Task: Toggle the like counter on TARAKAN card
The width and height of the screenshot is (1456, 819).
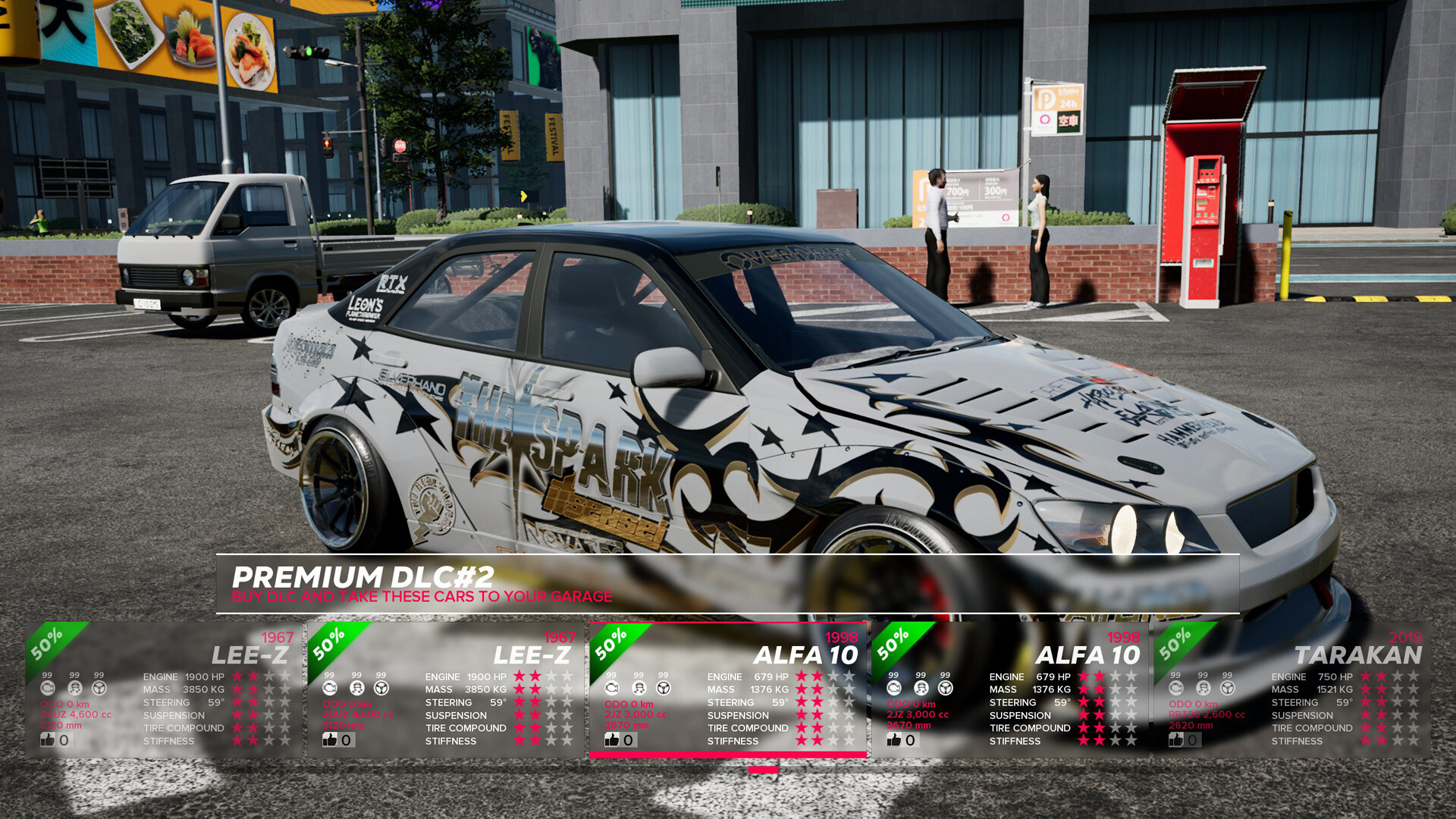Action: (1175, 740)
